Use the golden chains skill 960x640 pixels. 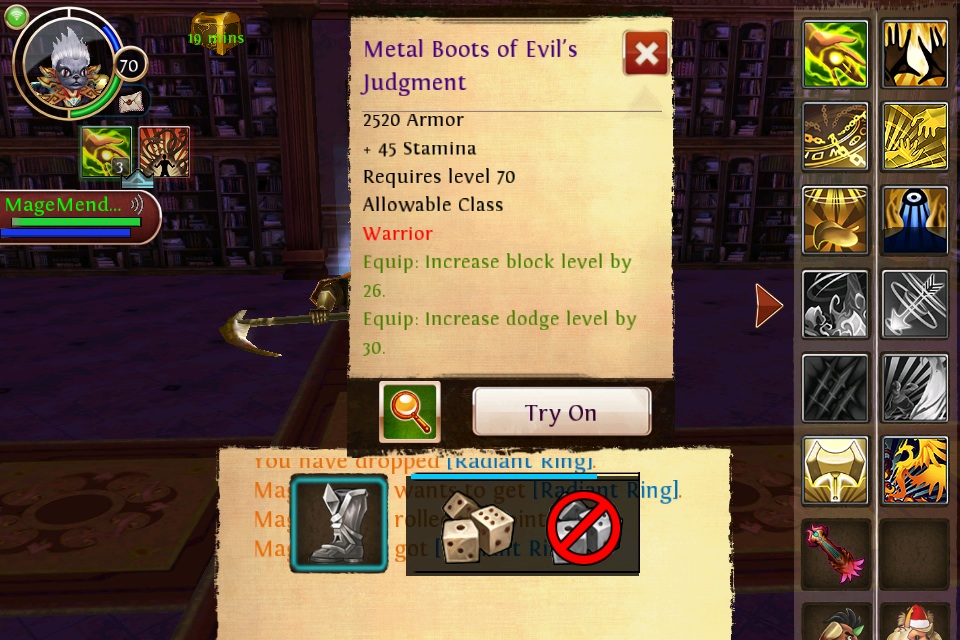[835, 137]
